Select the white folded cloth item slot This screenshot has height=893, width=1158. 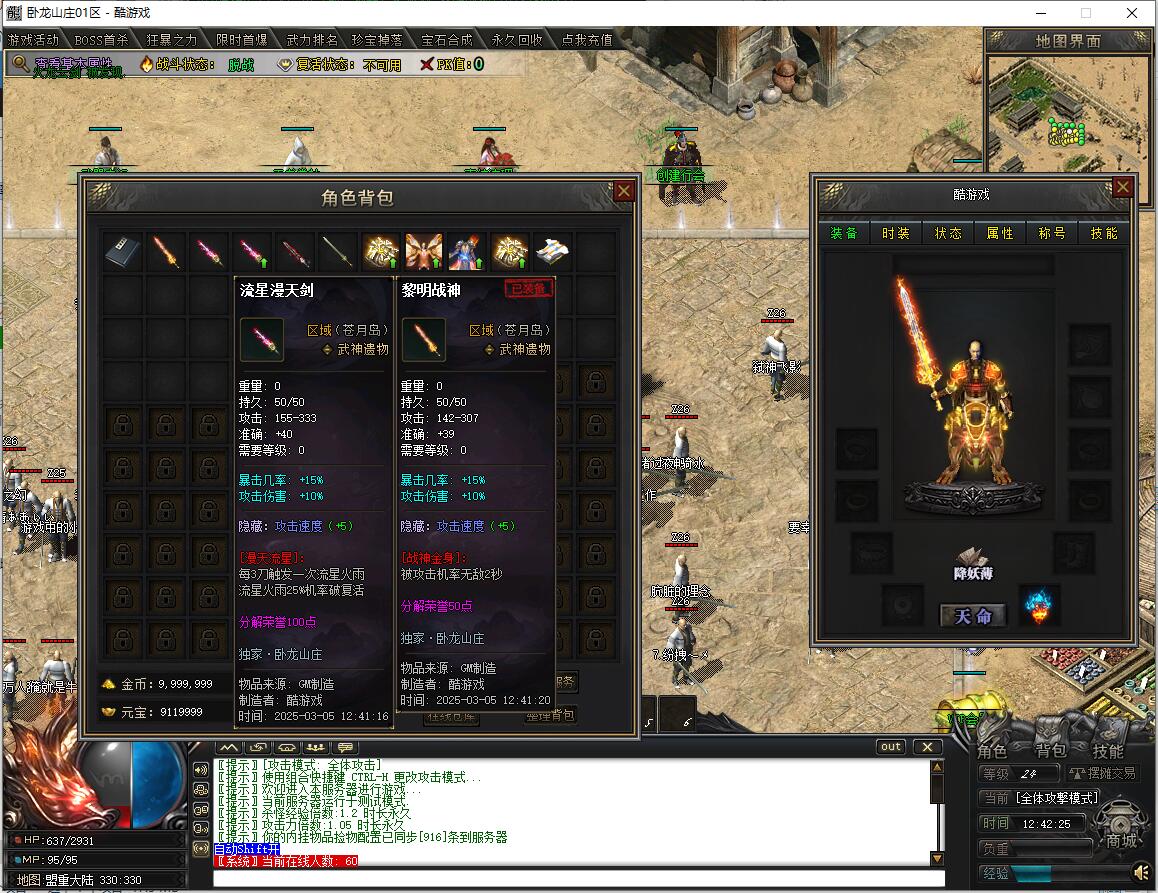pos(553,252)
